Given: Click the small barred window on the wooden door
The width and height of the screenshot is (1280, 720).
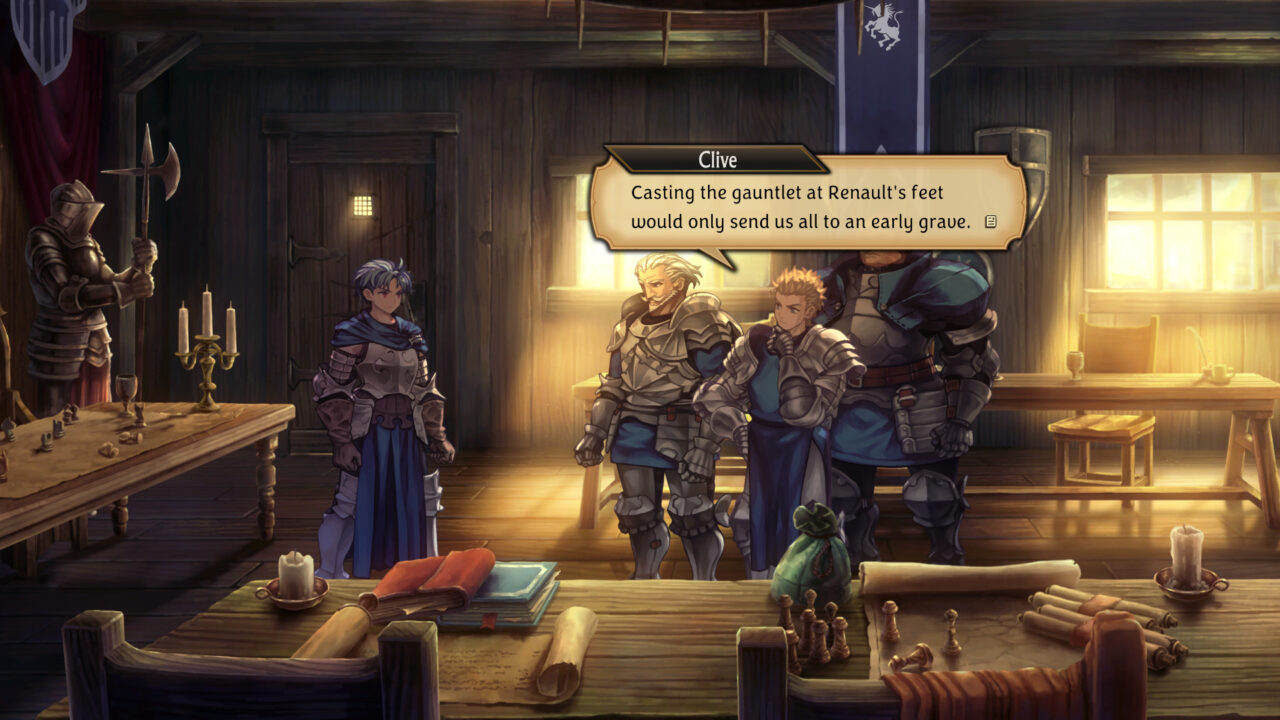Looking at the screenshot, I should 363,204.
